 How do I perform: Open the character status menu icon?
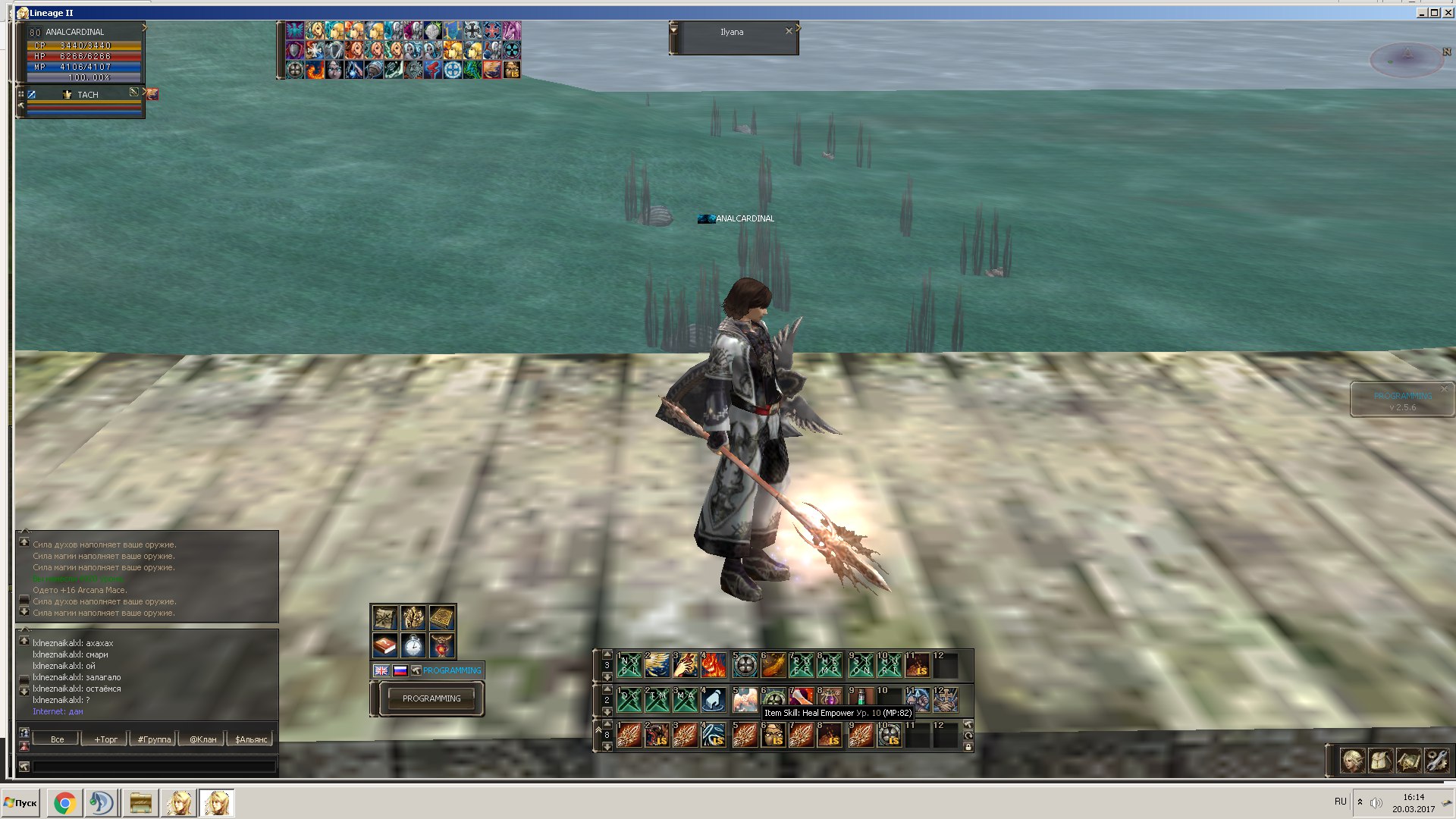[1352, 760]
